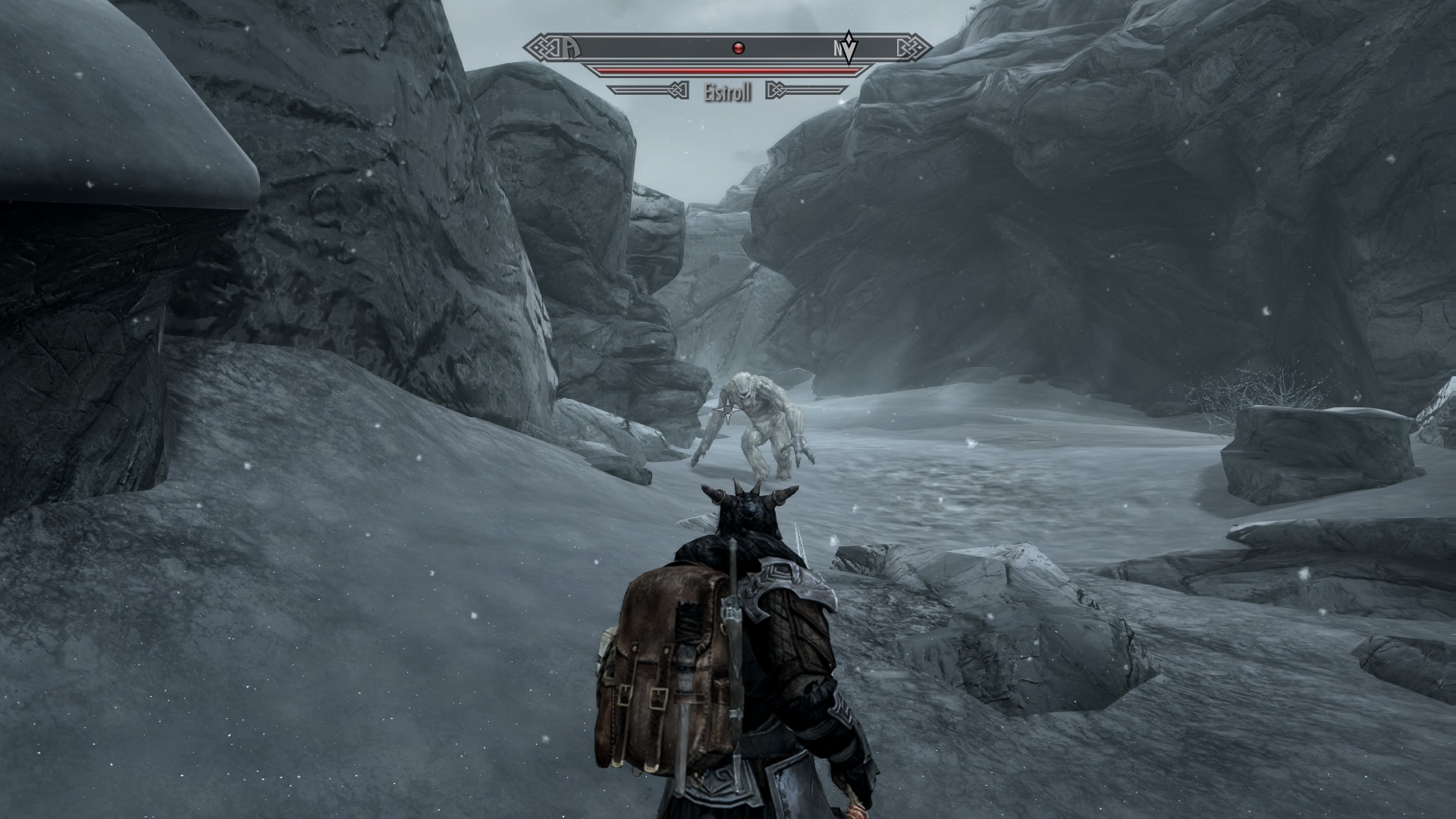
Task: Click the red enemy dot on the compass
Action: tap(739, 49)
